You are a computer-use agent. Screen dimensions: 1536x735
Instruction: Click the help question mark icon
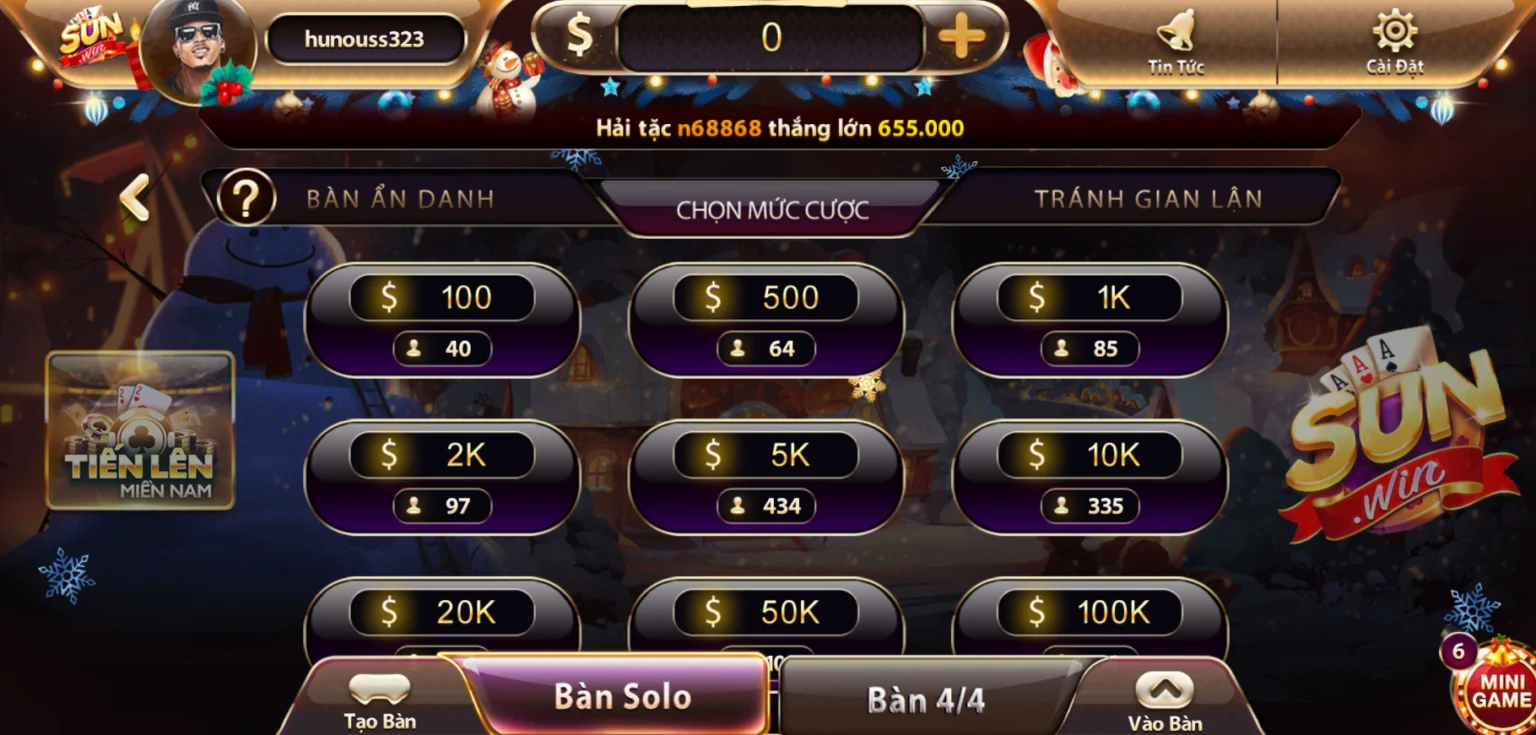click(245, 197)
